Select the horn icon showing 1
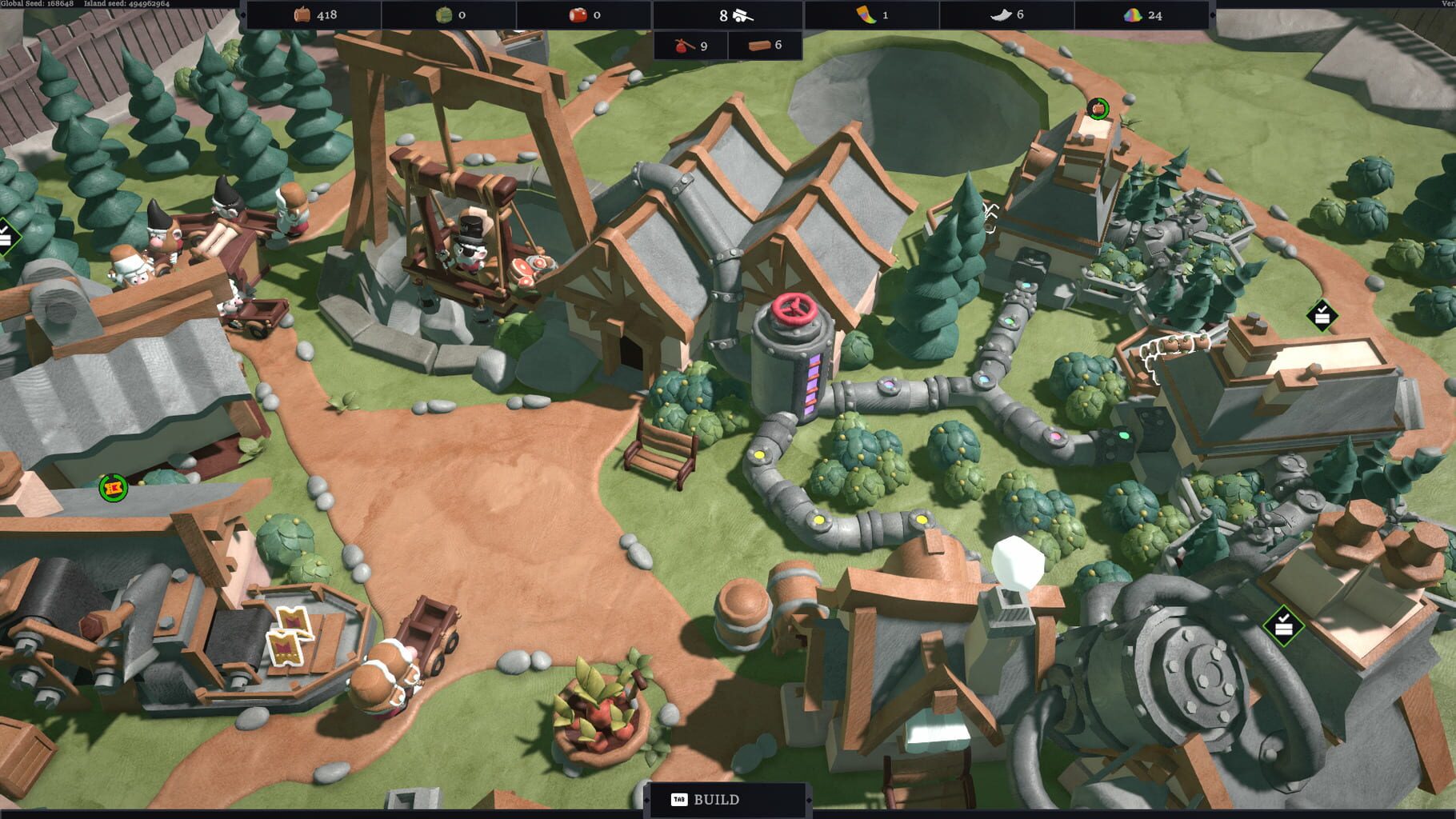The image size is (1456, 819). point(867,14)
